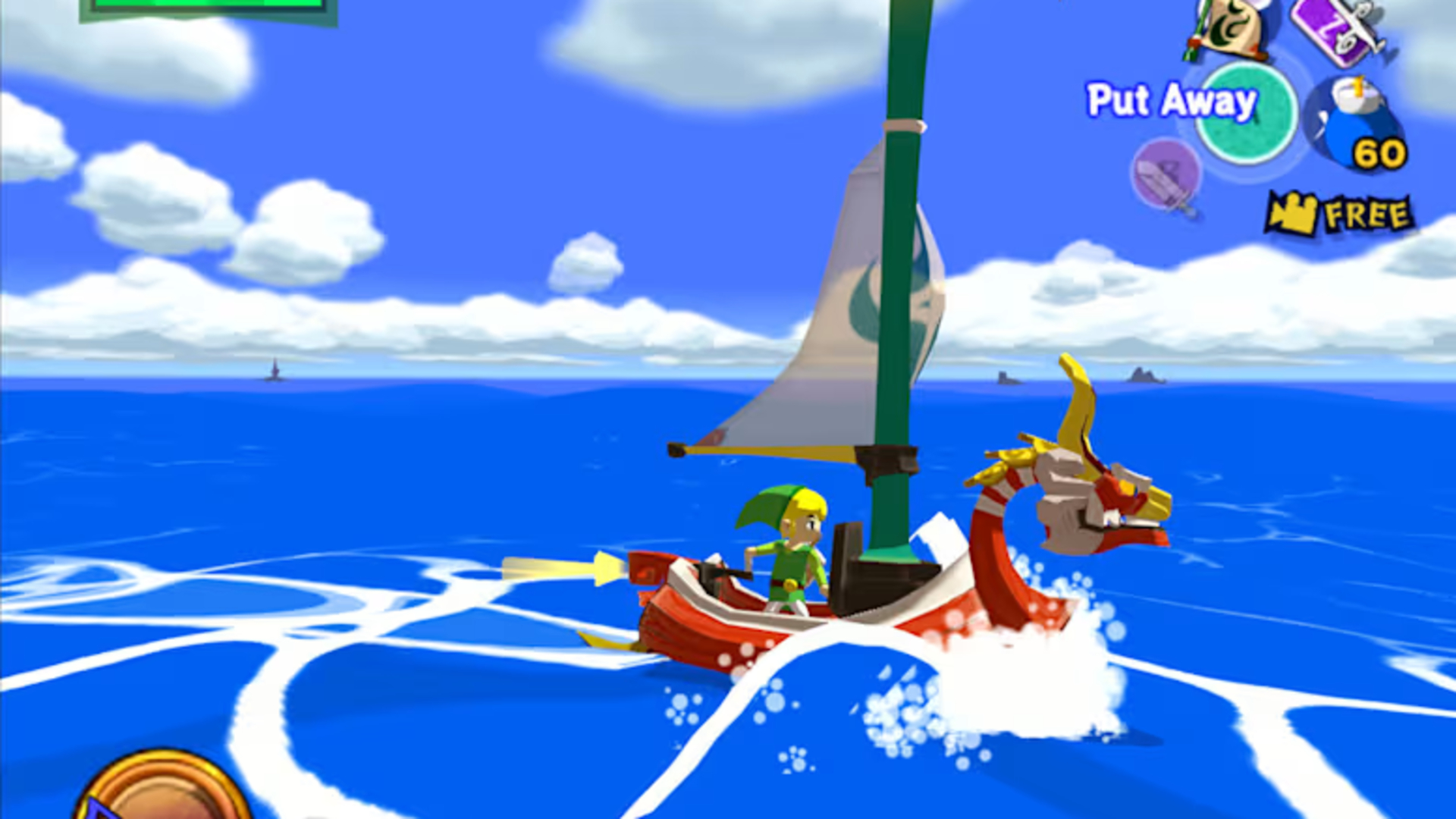Open the golden wind compass dial
Image resolution: width=1456 pixels, height=819 pixels.
[163, 789]
